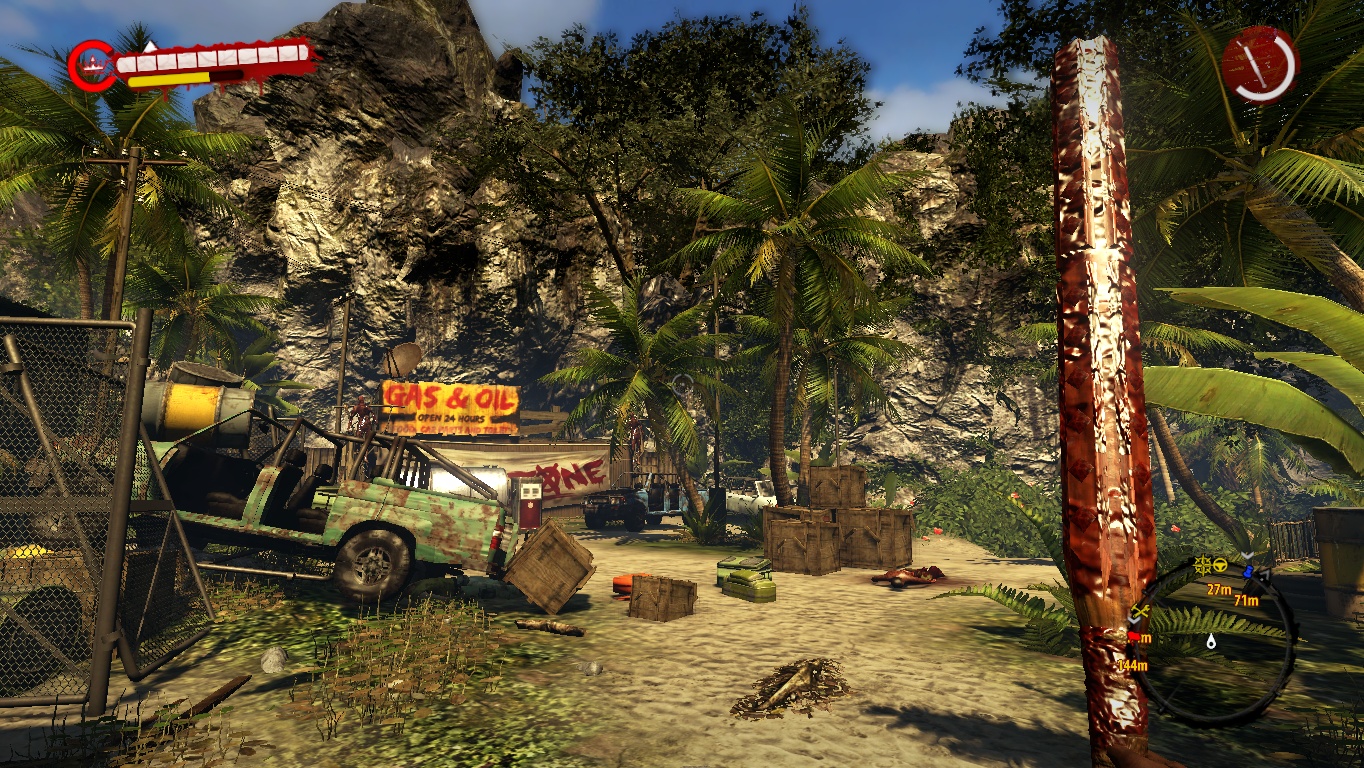Click the yellow experience progress bar
The width and height of the screenshot is (1364, 768).
click(x=169, y=80)
